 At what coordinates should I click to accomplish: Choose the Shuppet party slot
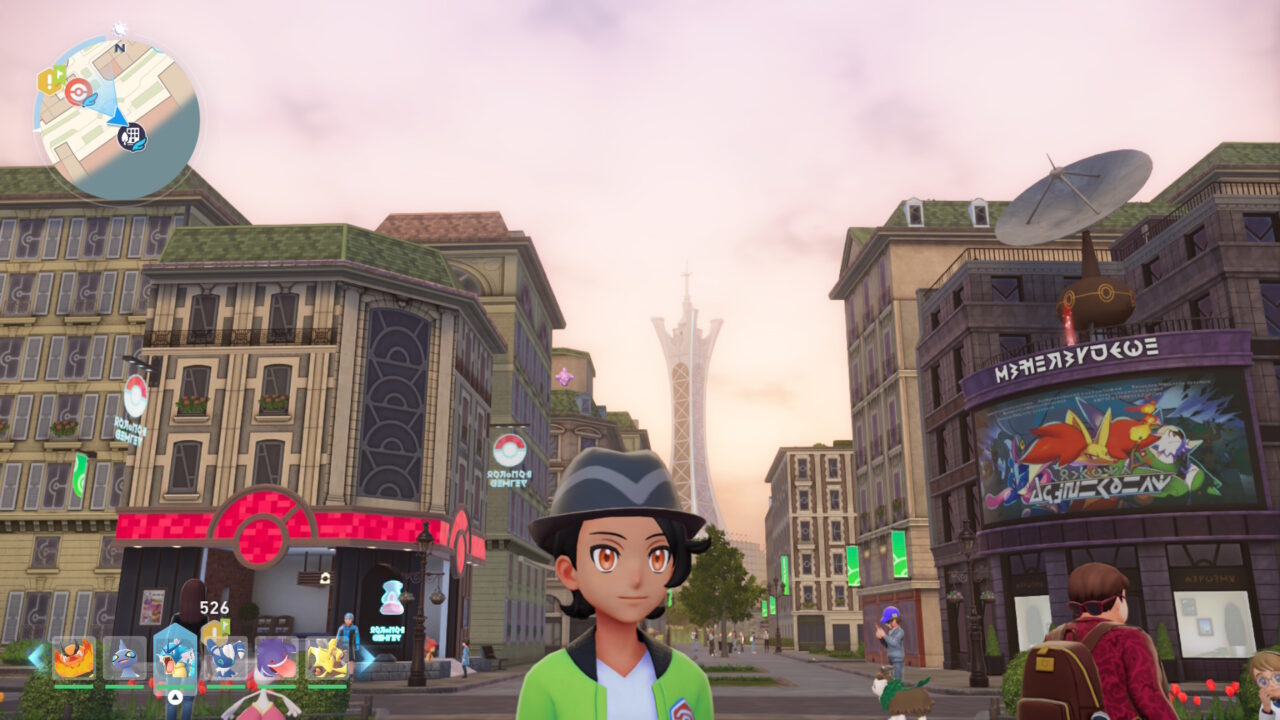(x=124, y=659)
